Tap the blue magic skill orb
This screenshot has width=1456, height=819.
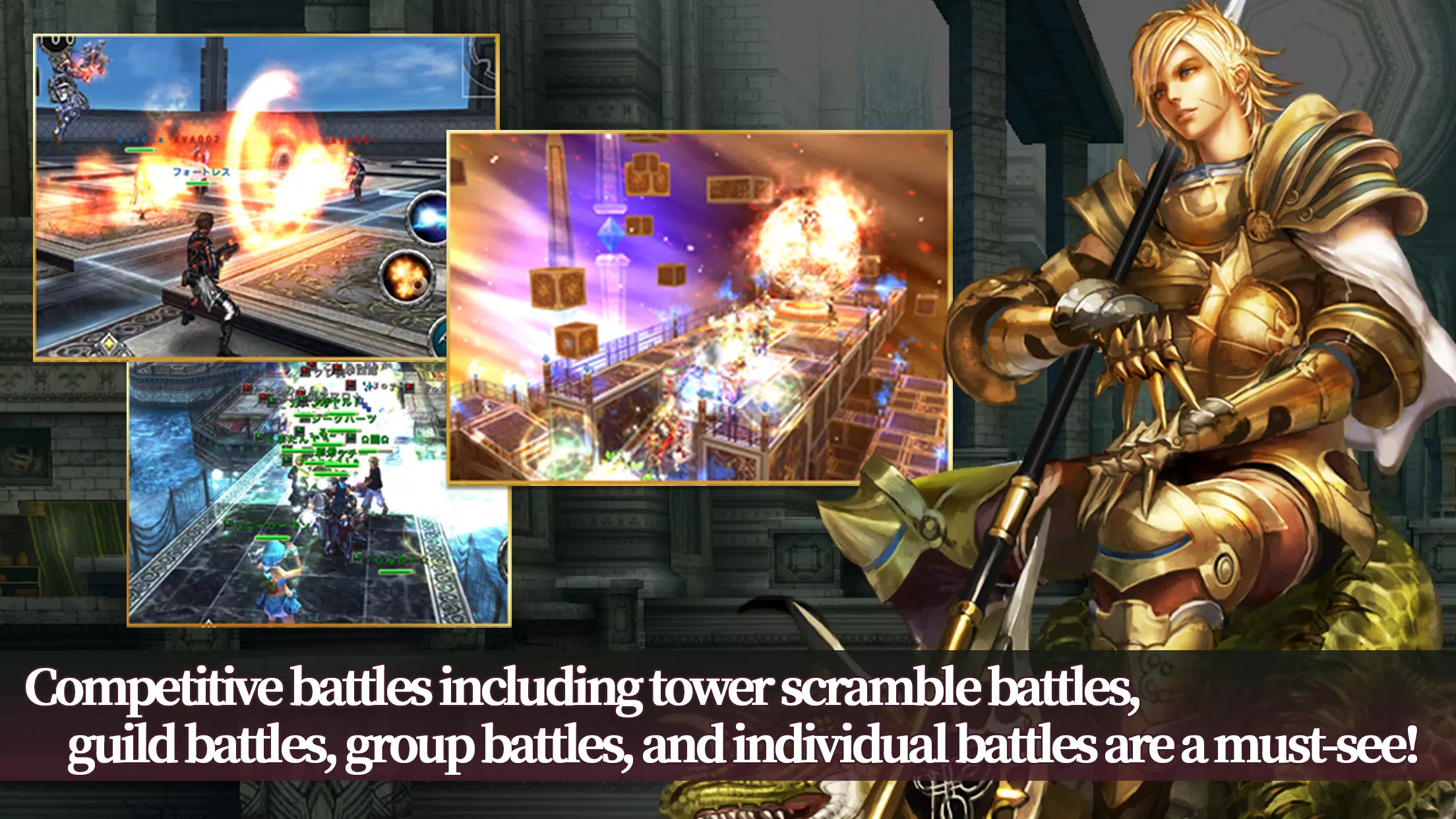pos(428,221)
